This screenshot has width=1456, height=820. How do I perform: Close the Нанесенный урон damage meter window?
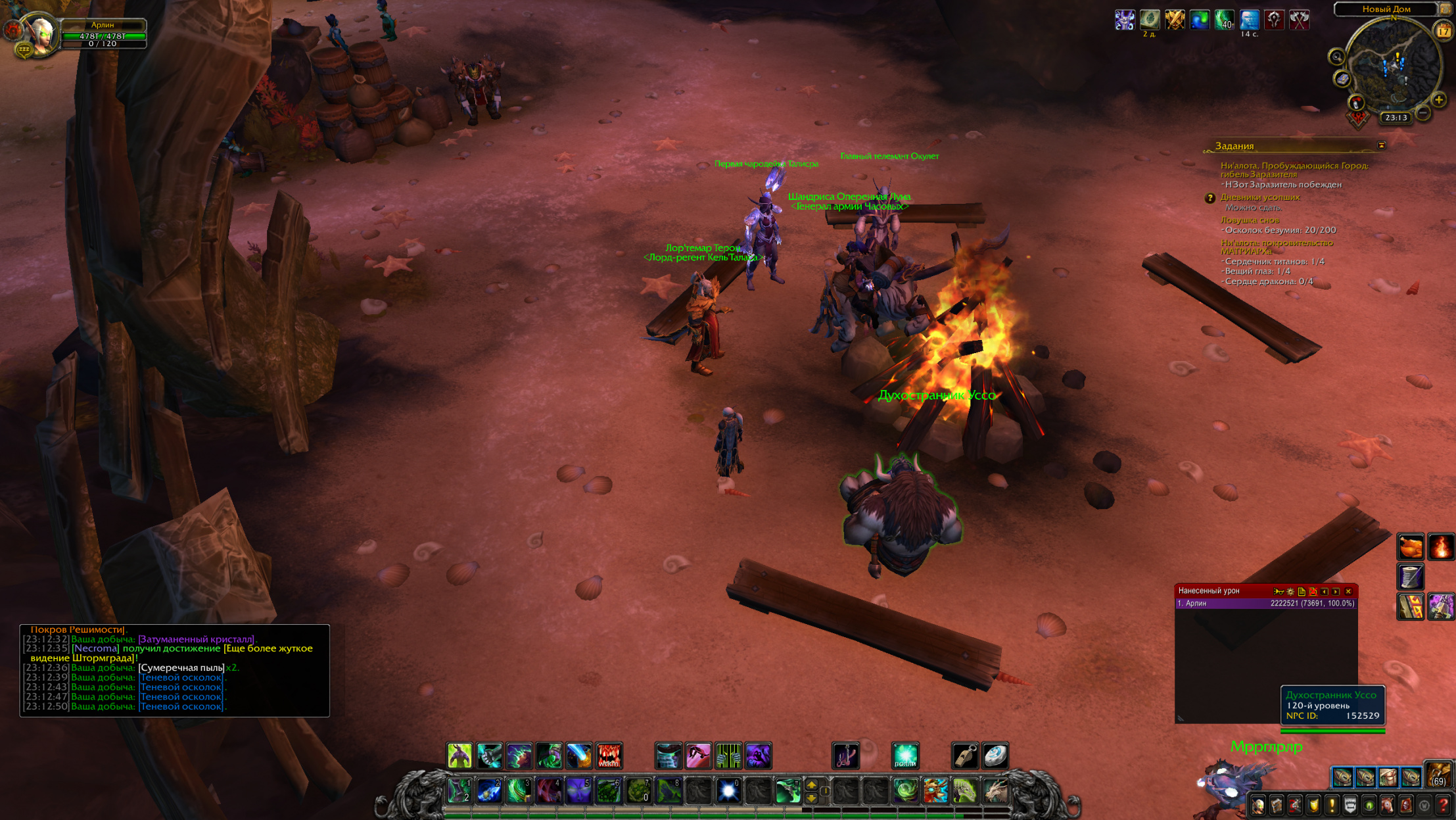click(x=1348, y=591)
